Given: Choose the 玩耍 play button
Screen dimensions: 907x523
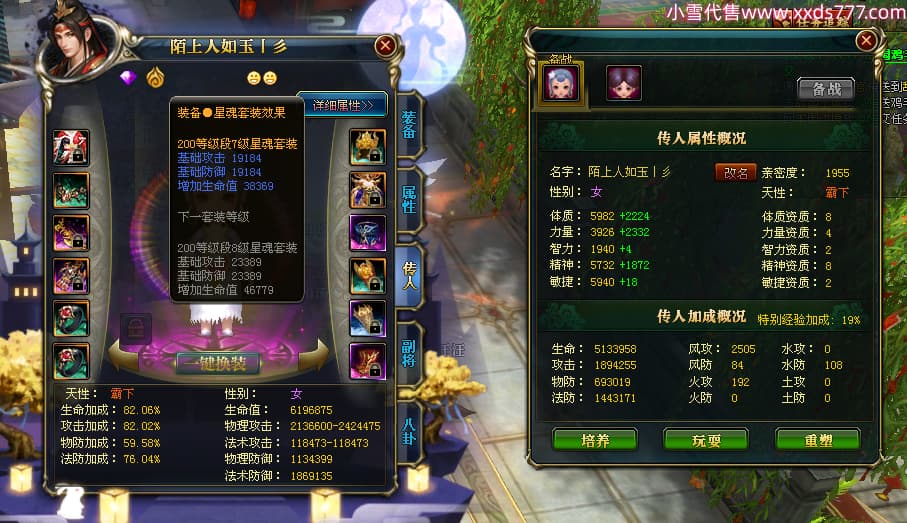Looking at the screenshot, I should coord(705,439).
